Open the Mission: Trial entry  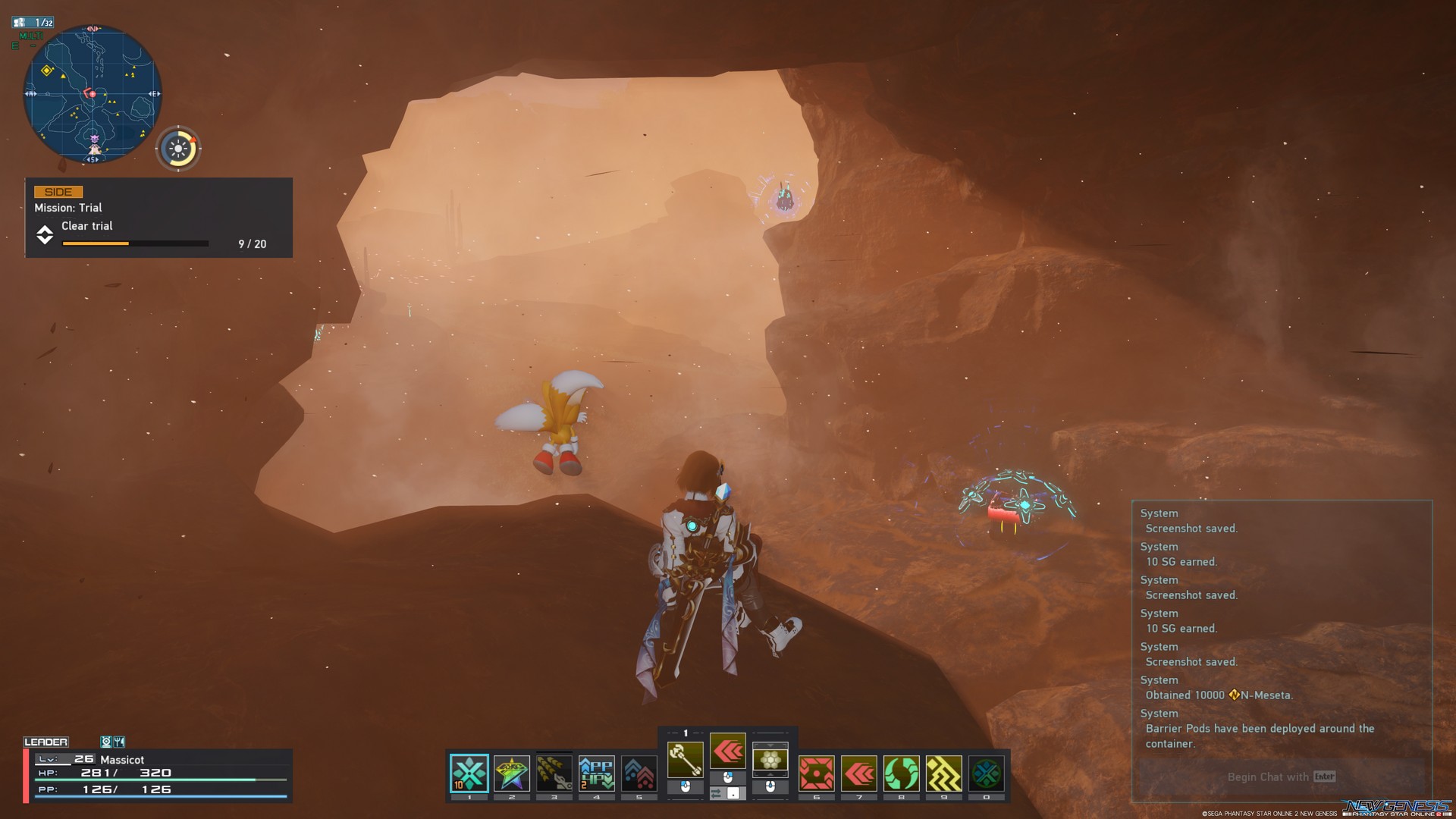tap(67, 207)
